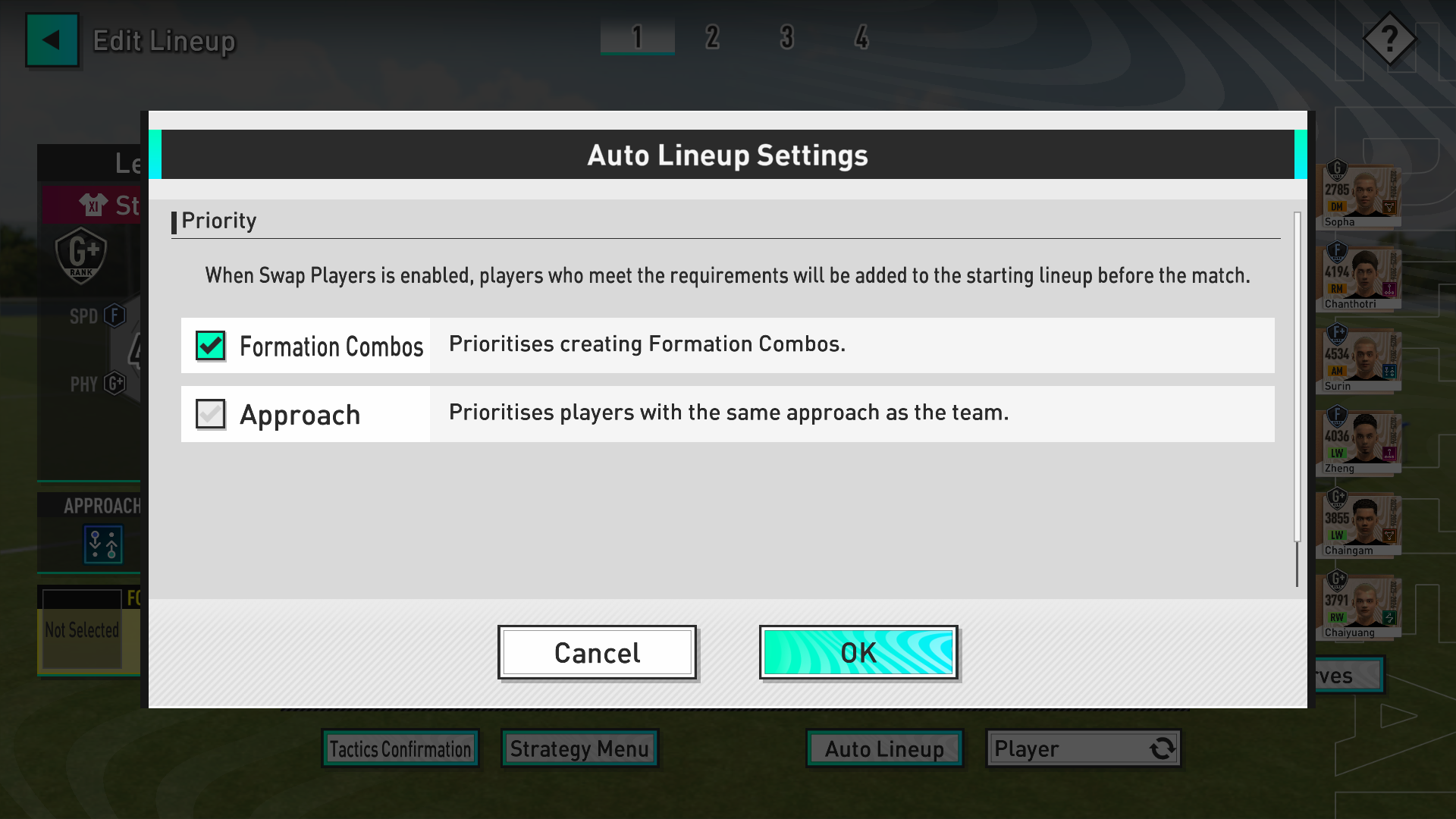Click the Auto Lineup button
1456x819 pixels.
[884, 749]
